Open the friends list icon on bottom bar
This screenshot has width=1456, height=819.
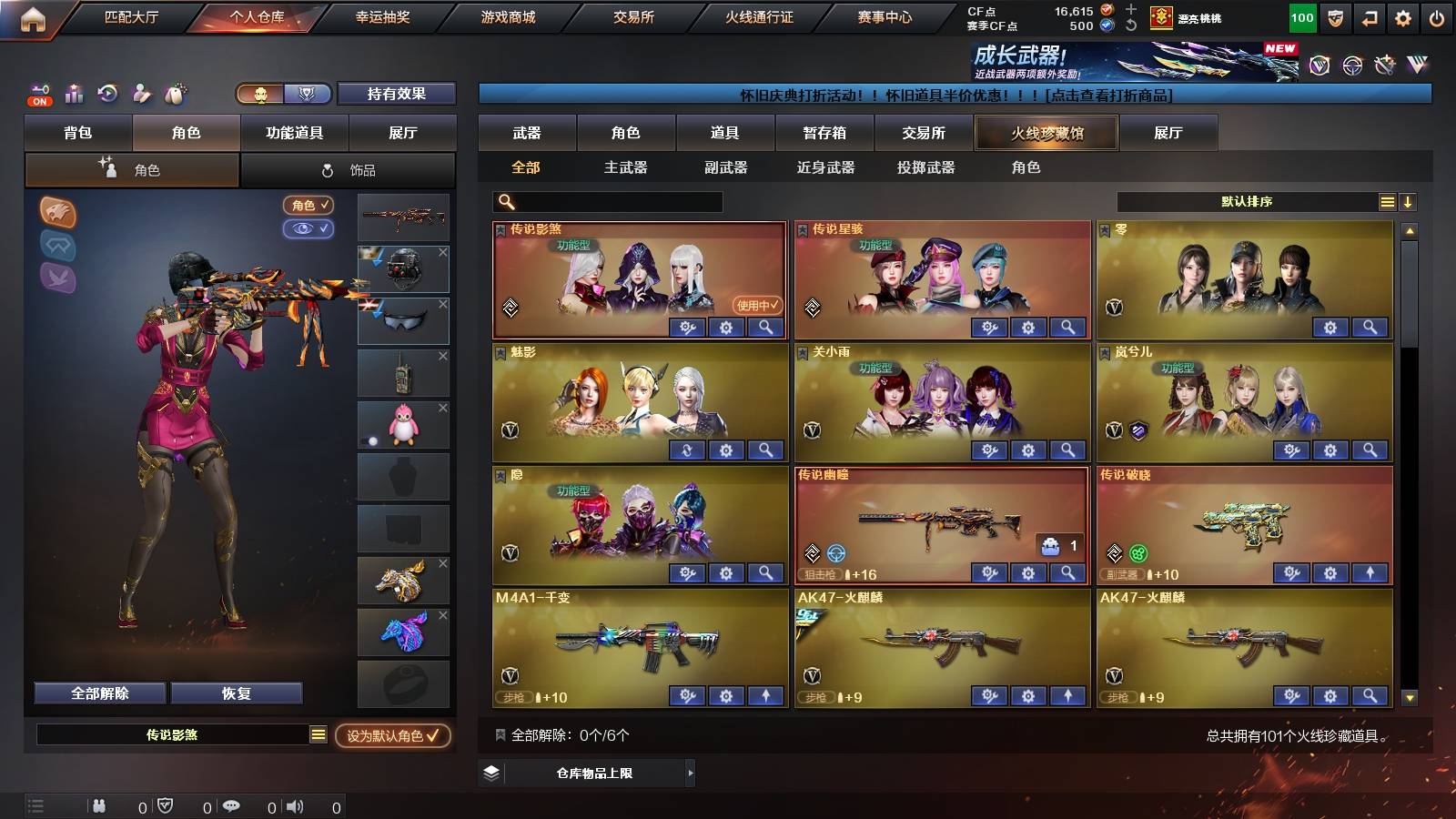pyautogui.click(x=98, y=805)
